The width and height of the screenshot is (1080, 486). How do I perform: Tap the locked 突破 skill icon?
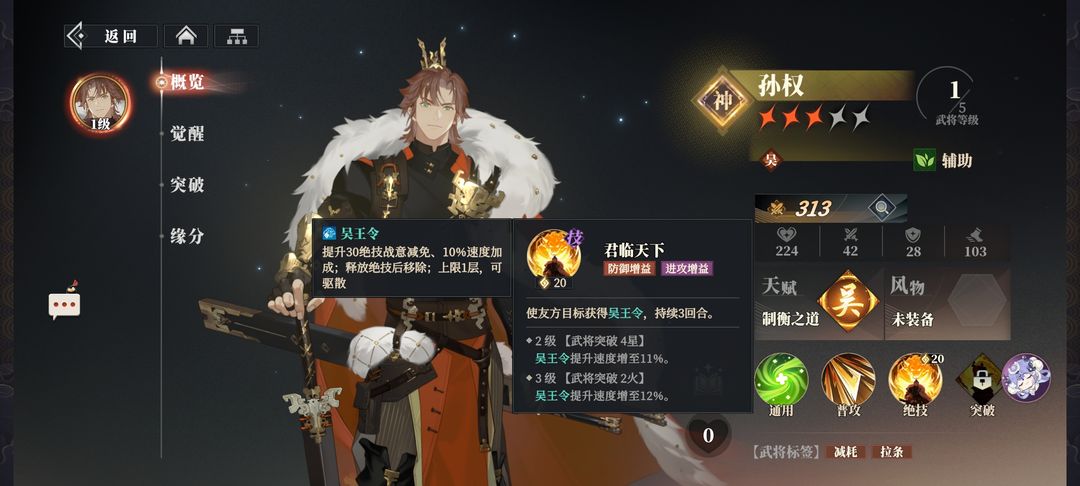981,381
